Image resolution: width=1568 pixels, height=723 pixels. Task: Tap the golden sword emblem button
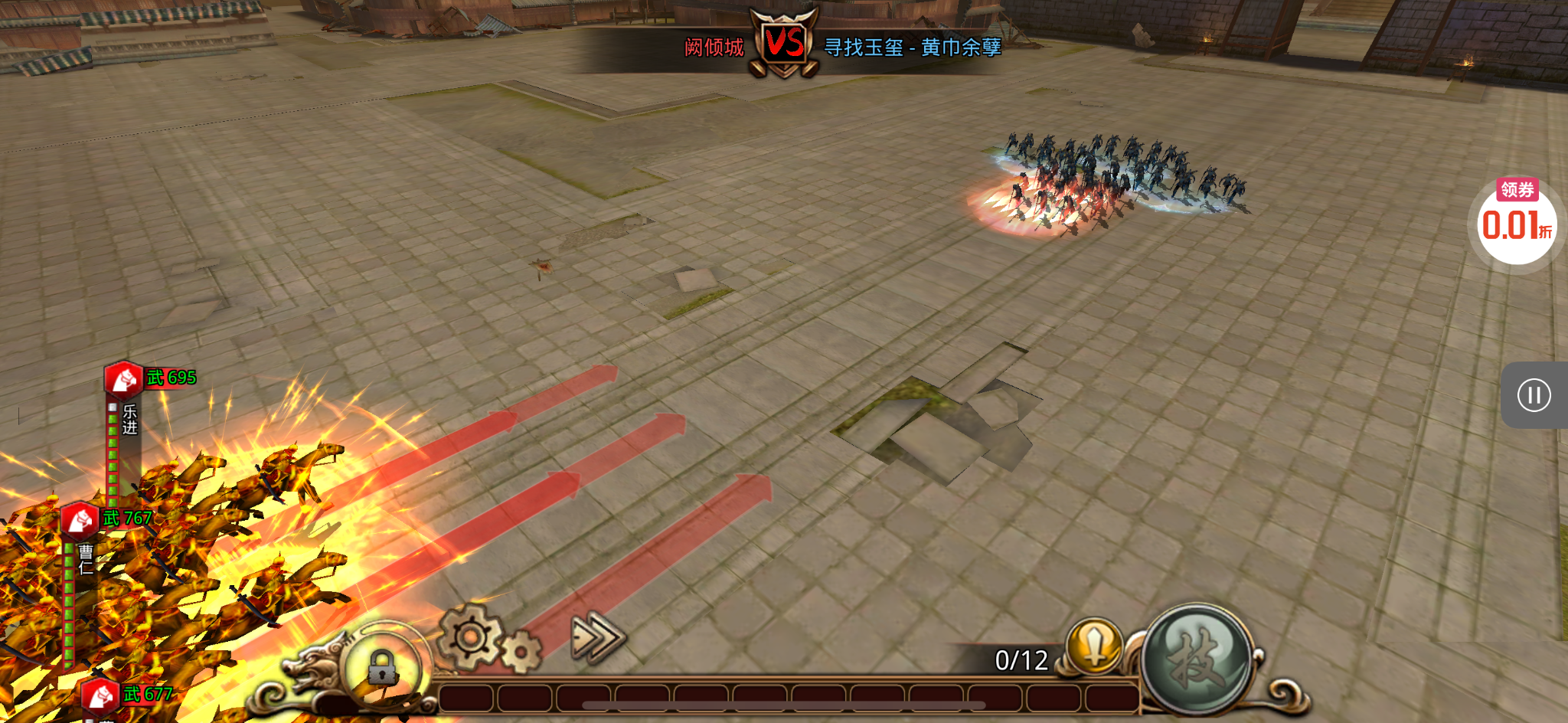point(1095,645)
